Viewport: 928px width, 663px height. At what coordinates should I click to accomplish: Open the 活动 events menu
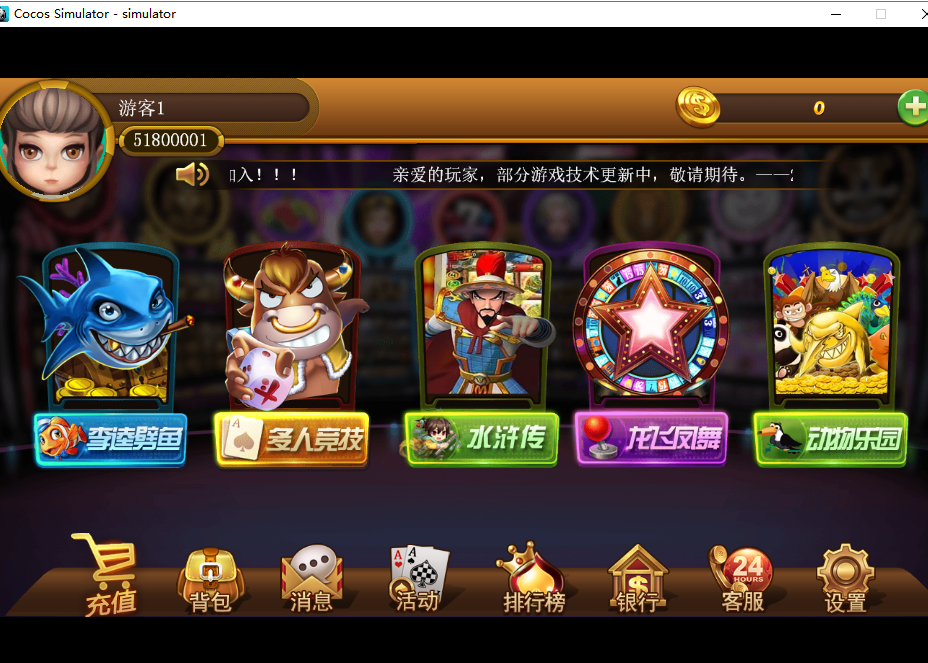[418, 580]
